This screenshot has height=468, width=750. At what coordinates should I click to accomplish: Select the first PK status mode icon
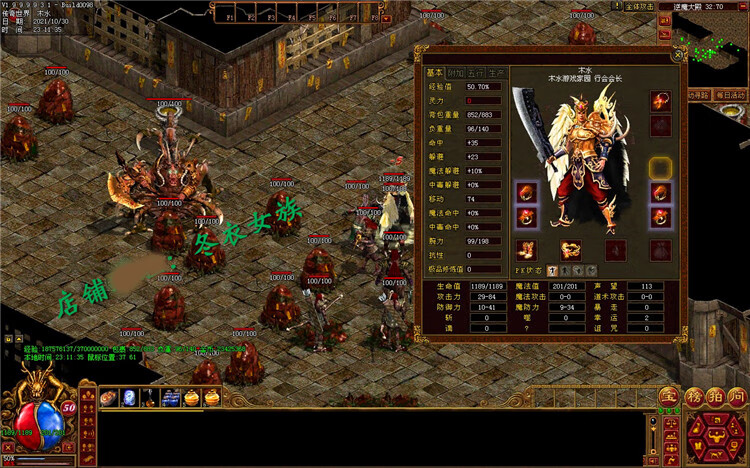(553, 271)
